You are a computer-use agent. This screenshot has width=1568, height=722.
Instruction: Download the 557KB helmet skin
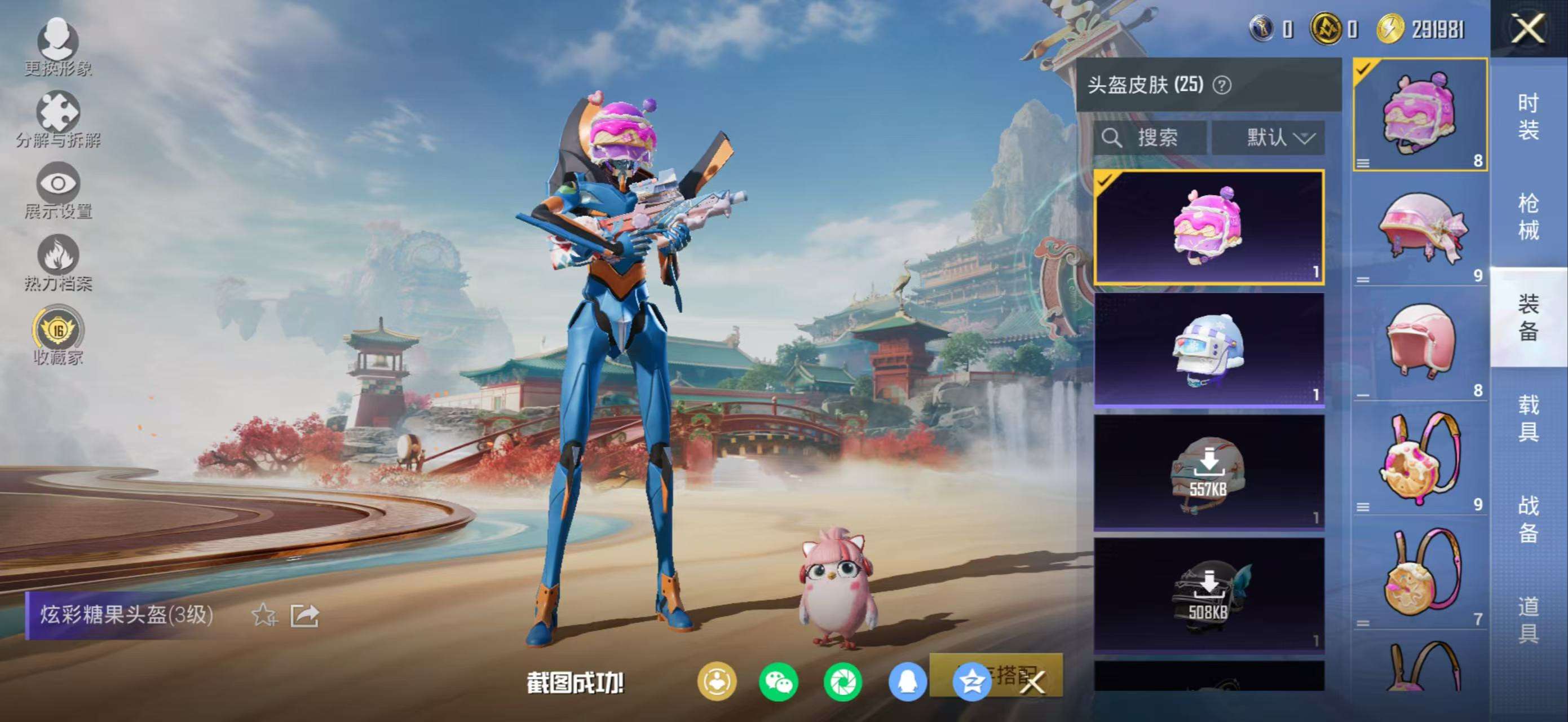(1208, 472)
